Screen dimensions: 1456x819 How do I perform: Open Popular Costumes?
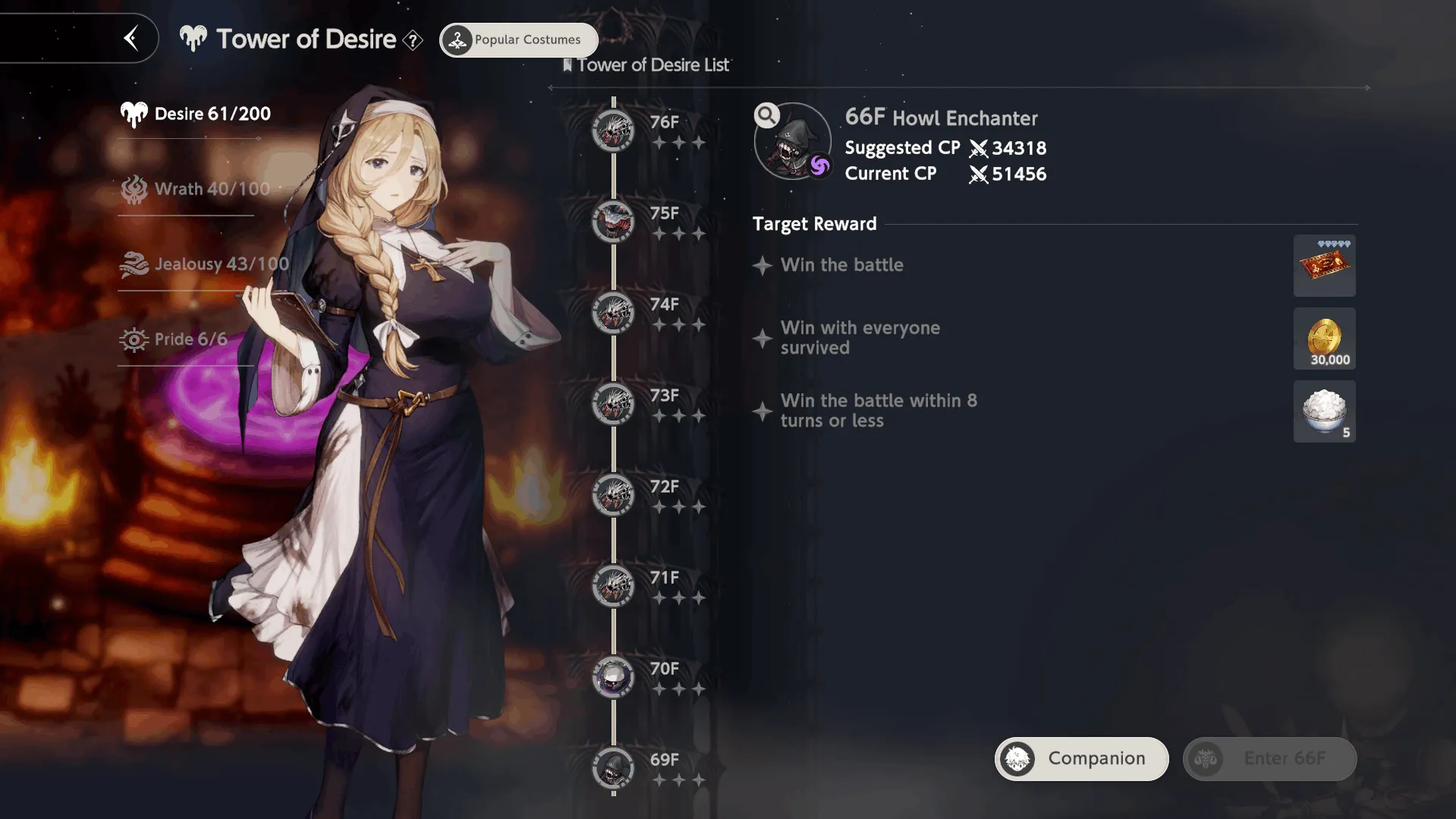[x=519, y=40]
